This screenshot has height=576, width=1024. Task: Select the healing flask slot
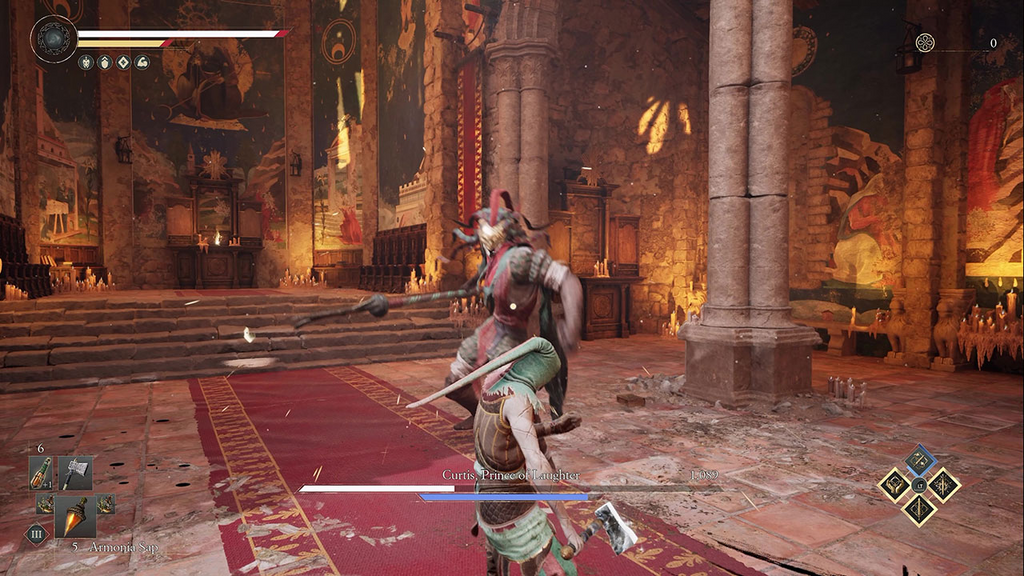click(x=41, y=472)
